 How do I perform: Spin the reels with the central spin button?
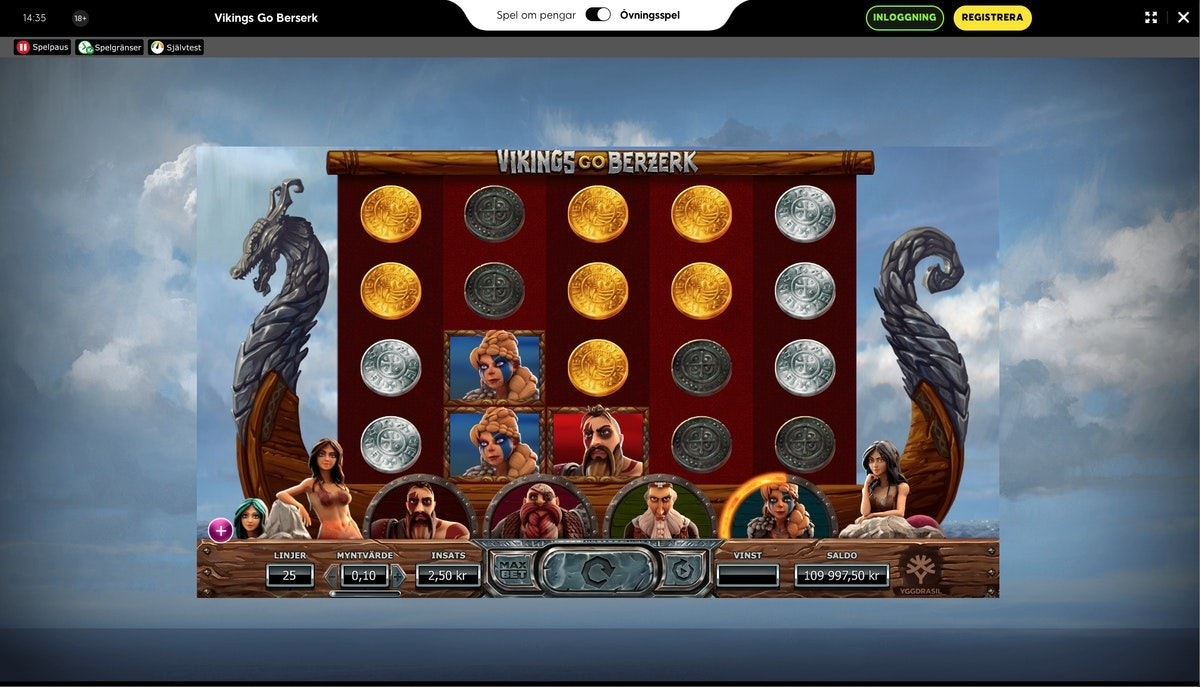click(x=597, y=571)
